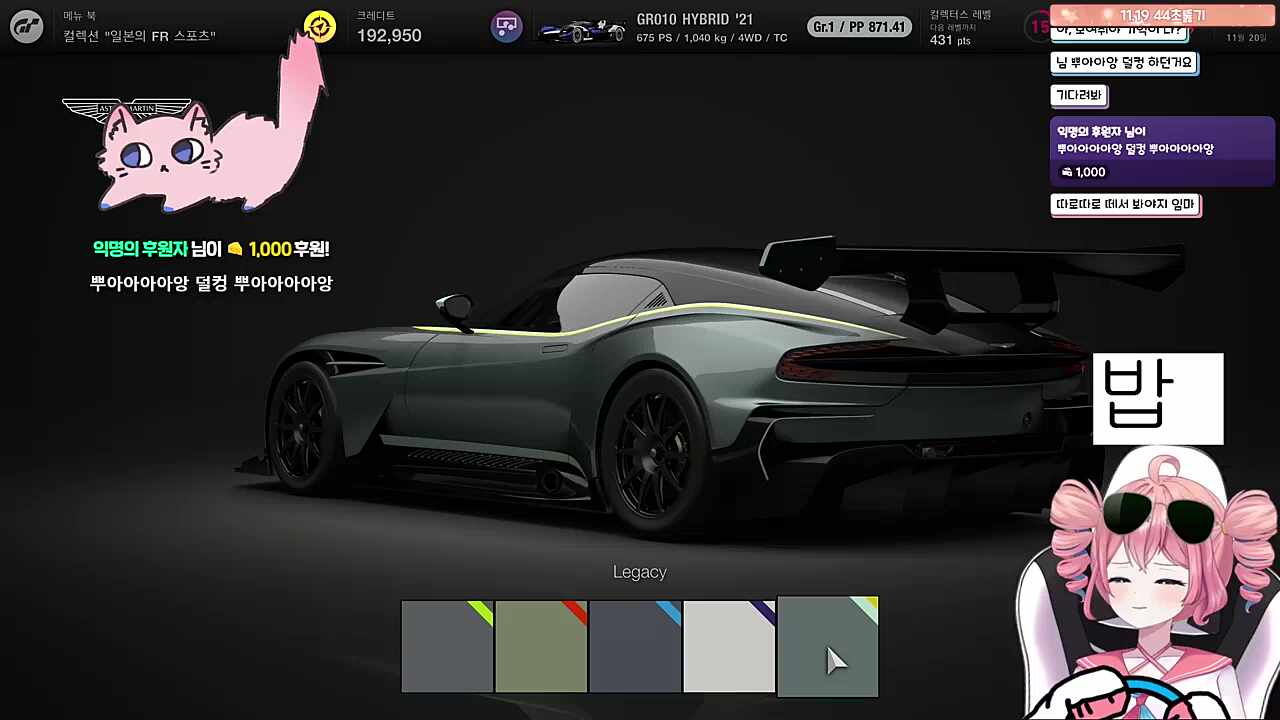The image size is (1280, 720).
Task: Click the purple showcase icon in top bar
Action: (x=507, y=26)
